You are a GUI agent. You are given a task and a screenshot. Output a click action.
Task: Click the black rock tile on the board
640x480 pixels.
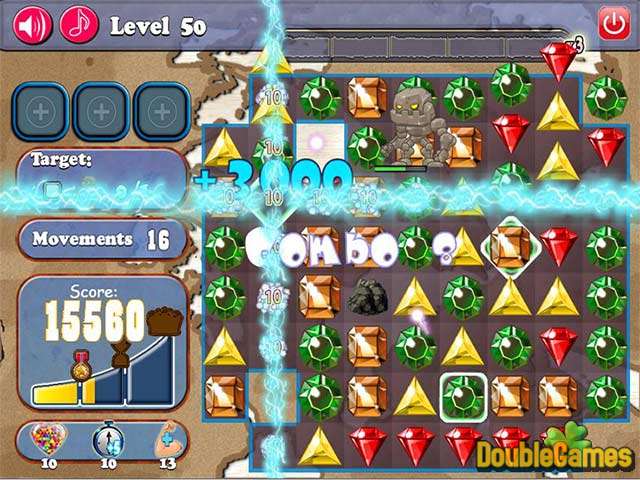point(367,296)
